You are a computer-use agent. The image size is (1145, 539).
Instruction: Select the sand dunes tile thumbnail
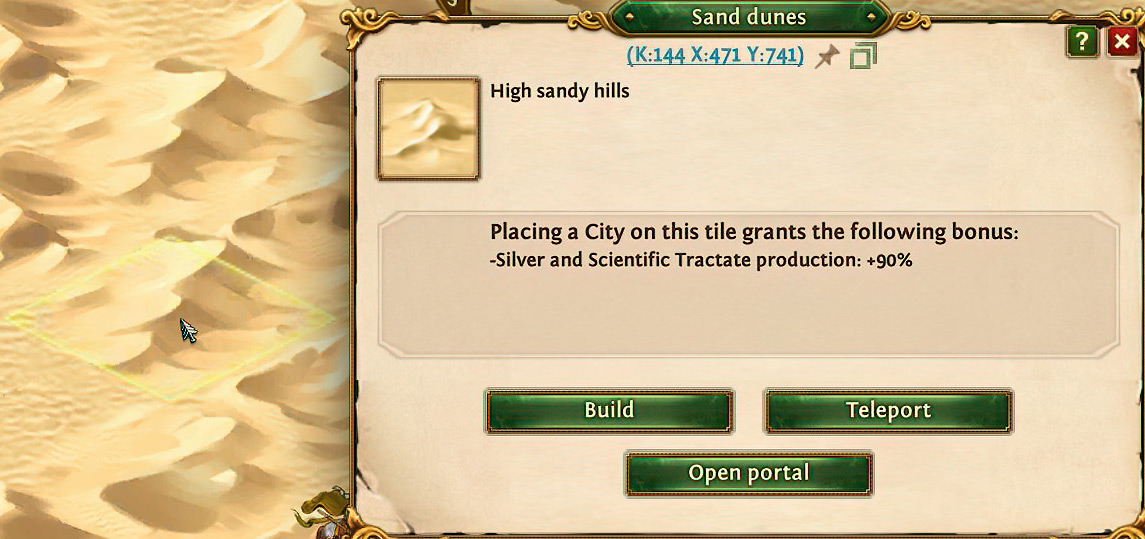click(x=428, y=129)
